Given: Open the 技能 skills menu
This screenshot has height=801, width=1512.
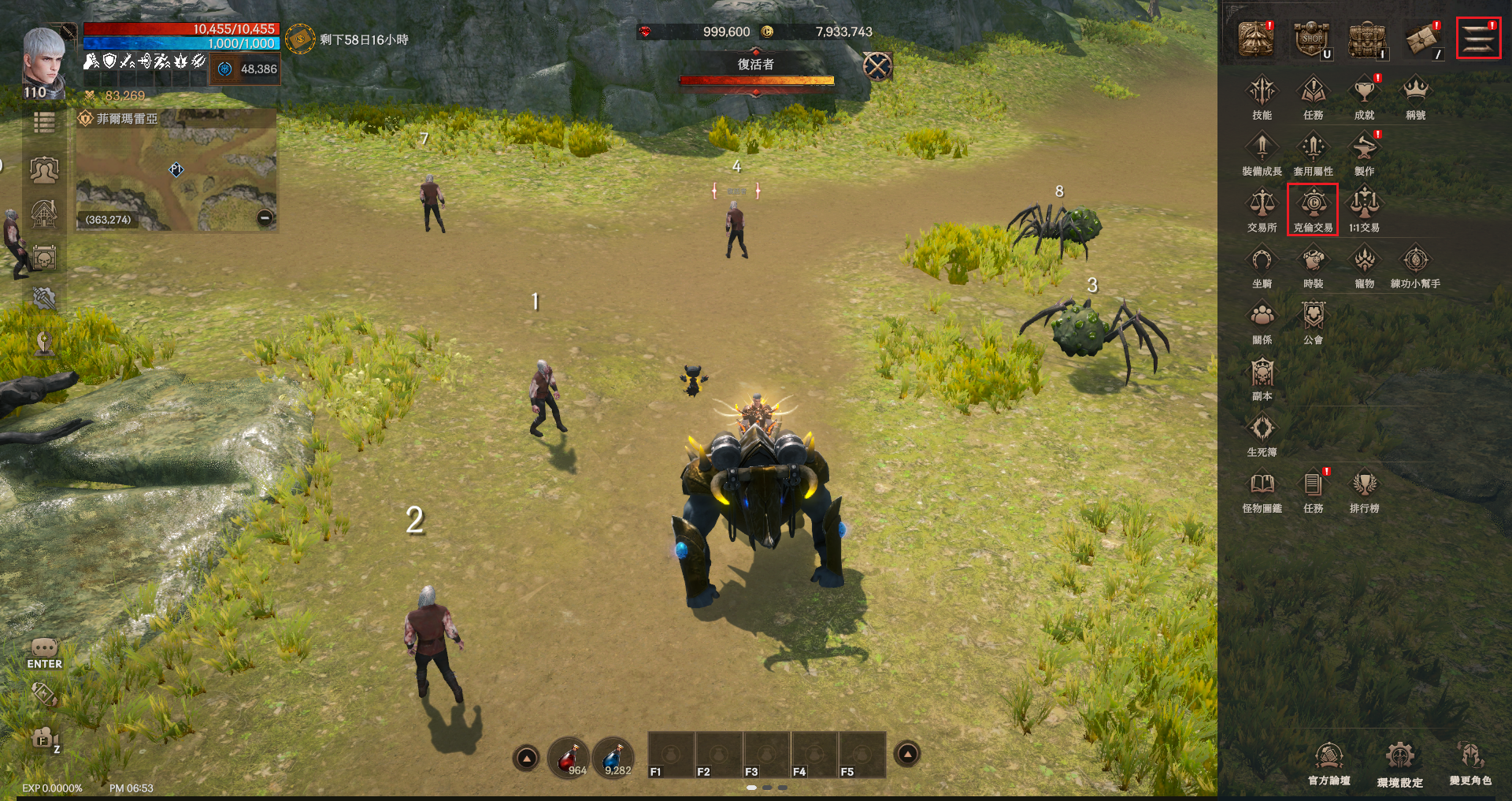Looking at the screenshot, I should pos(1262,97).
